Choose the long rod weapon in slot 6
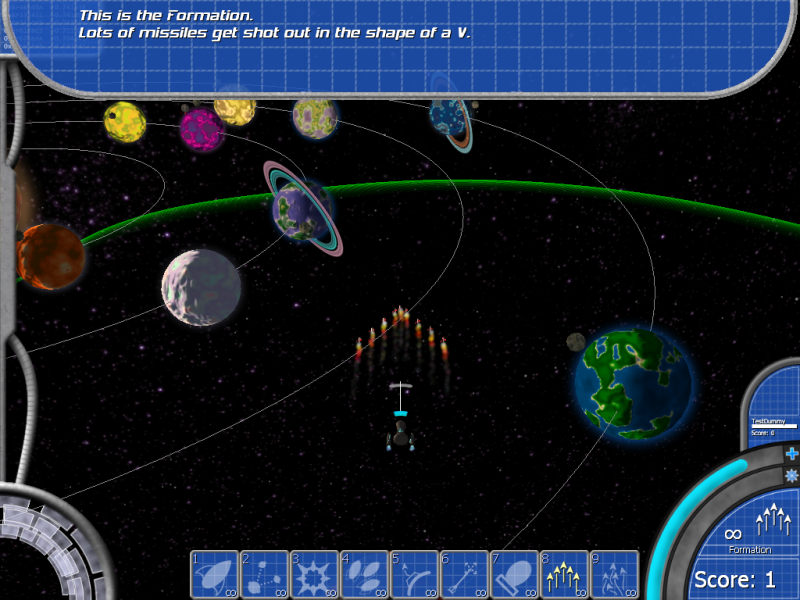Viewport: 800px width, 600px height. [465, 575]
